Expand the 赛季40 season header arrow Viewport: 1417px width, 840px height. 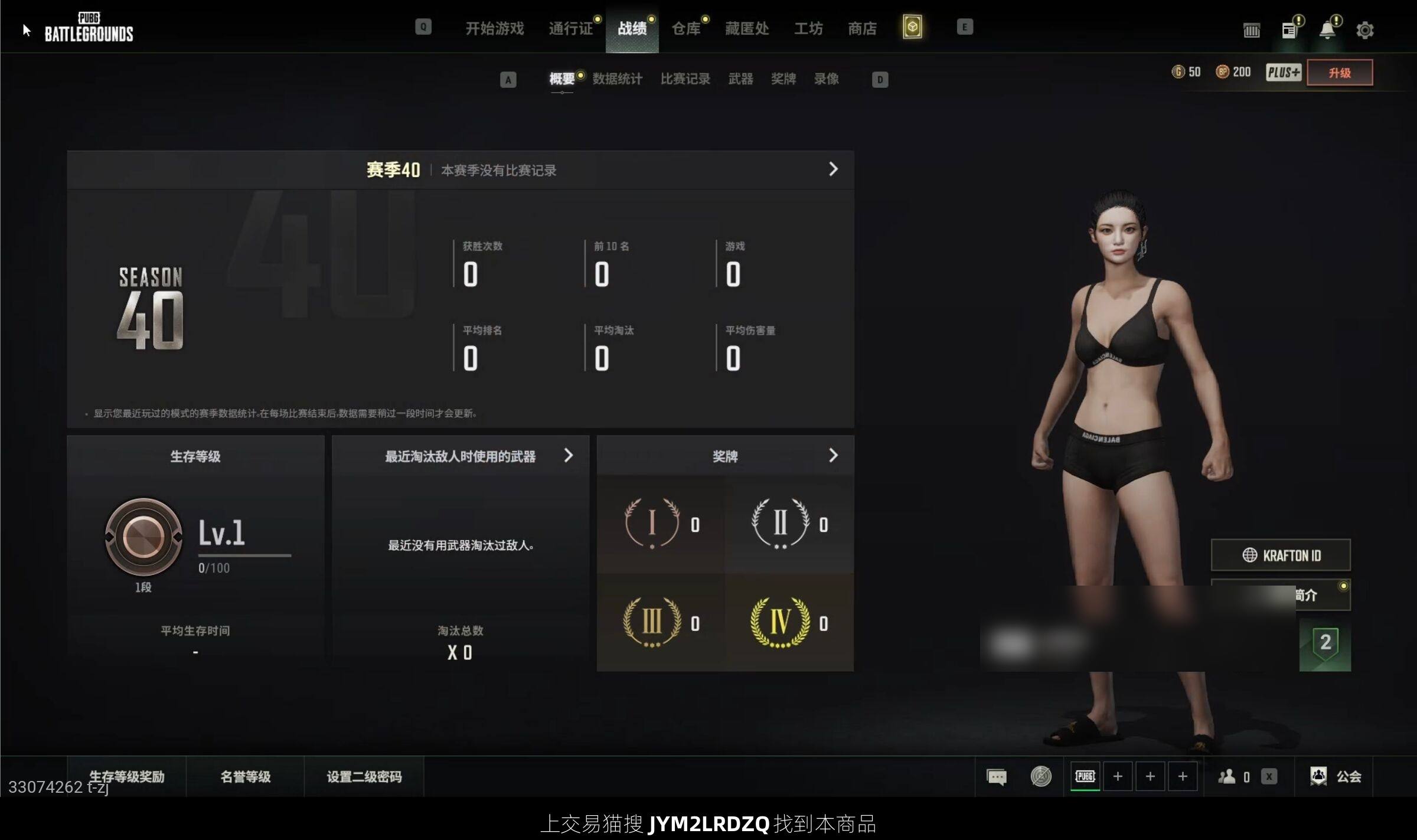coord(833,169)
